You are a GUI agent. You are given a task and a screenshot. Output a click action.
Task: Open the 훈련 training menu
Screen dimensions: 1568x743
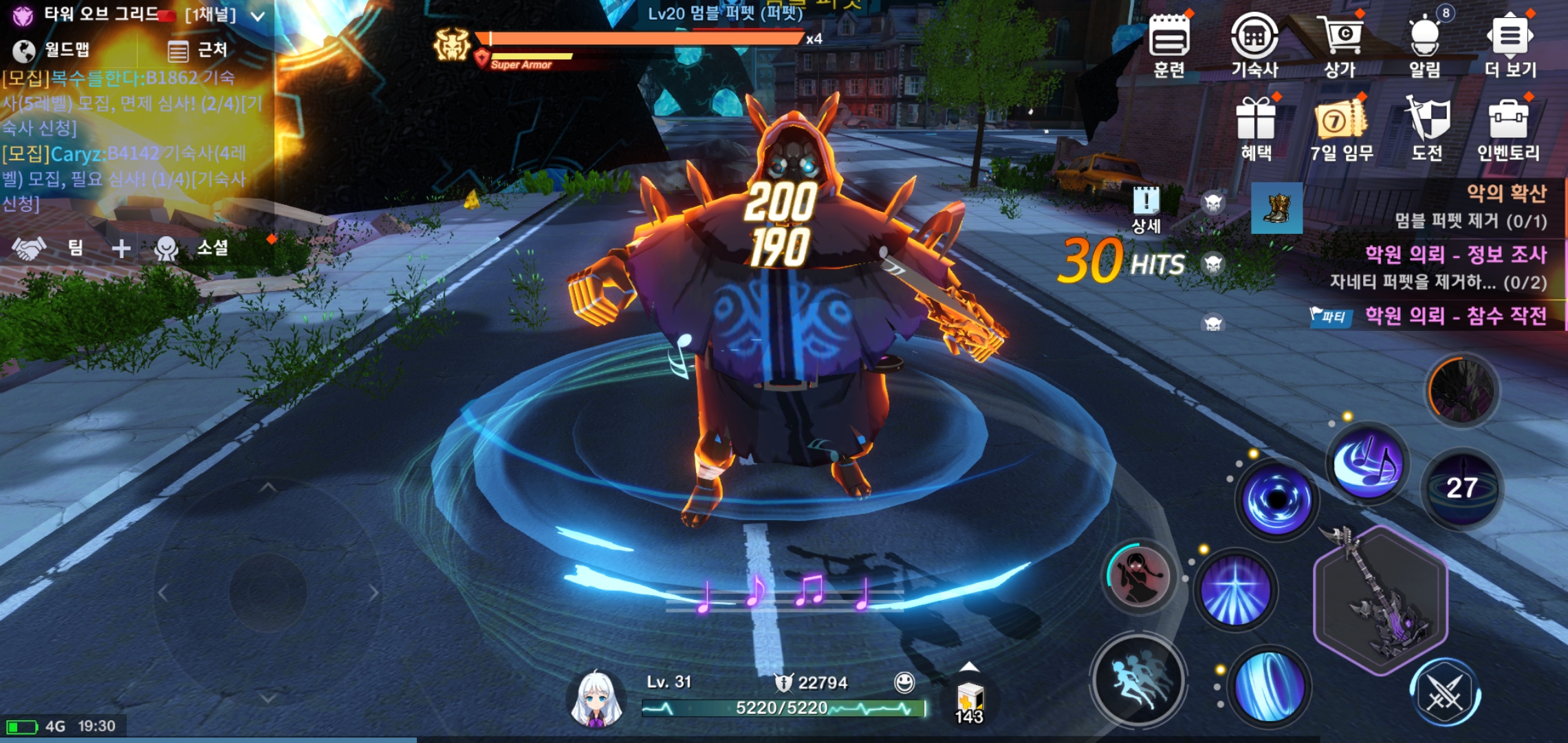(x=1169, y=43)
